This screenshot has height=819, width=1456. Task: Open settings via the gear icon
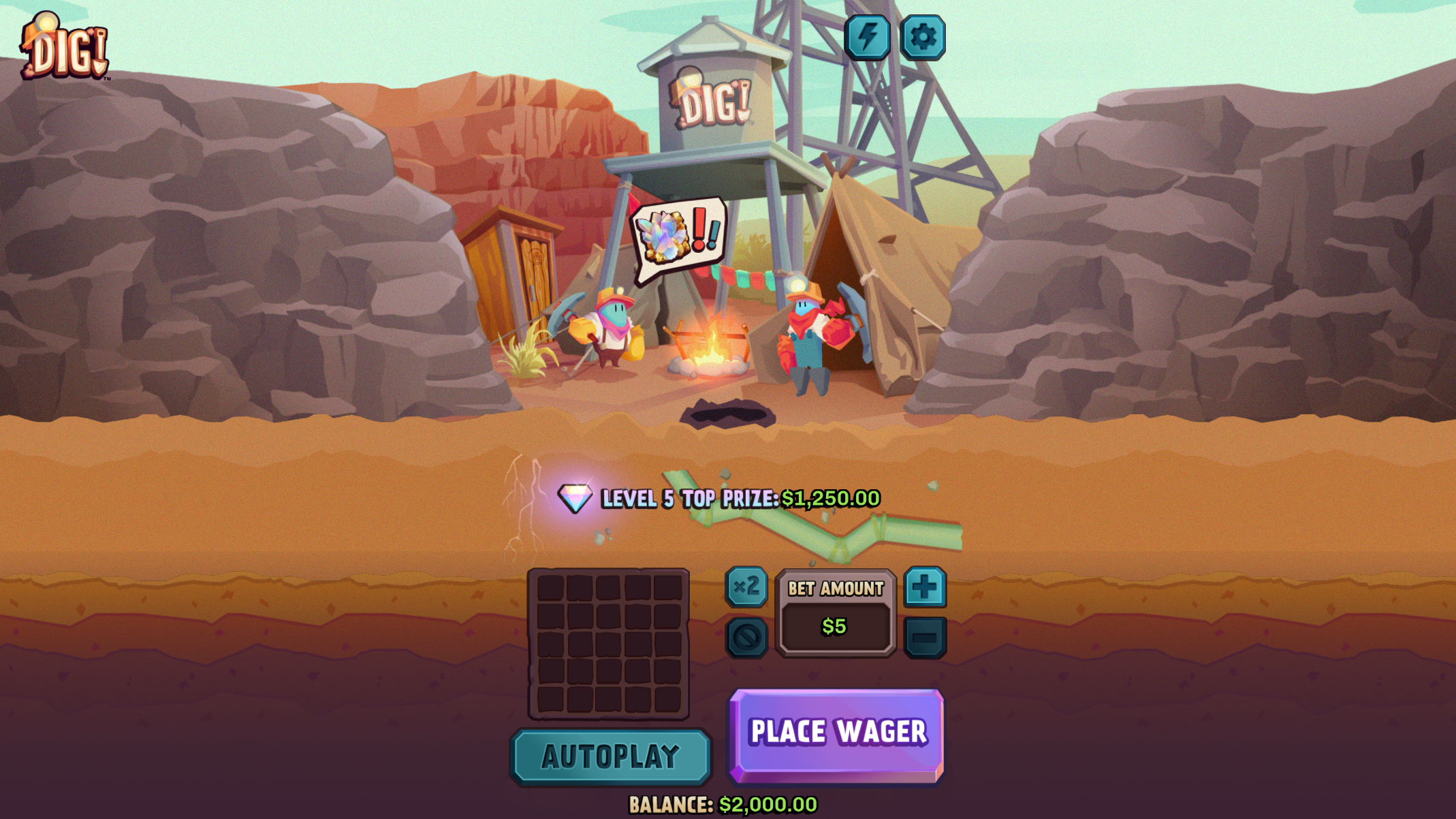pyautogui.click(x=922, y=37)
